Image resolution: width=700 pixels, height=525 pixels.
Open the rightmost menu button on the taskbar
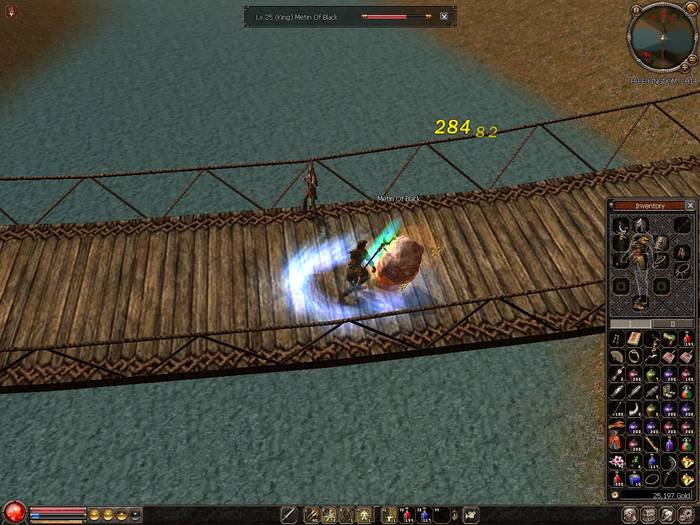[x=687, y=514]
